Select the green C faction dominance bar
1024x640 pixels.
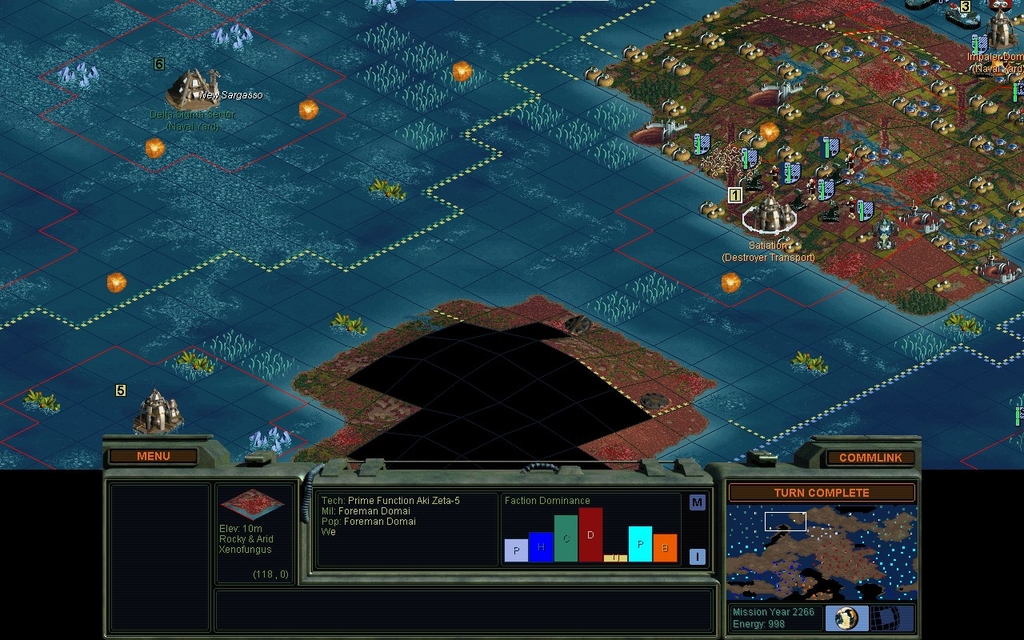click(566, 538)
